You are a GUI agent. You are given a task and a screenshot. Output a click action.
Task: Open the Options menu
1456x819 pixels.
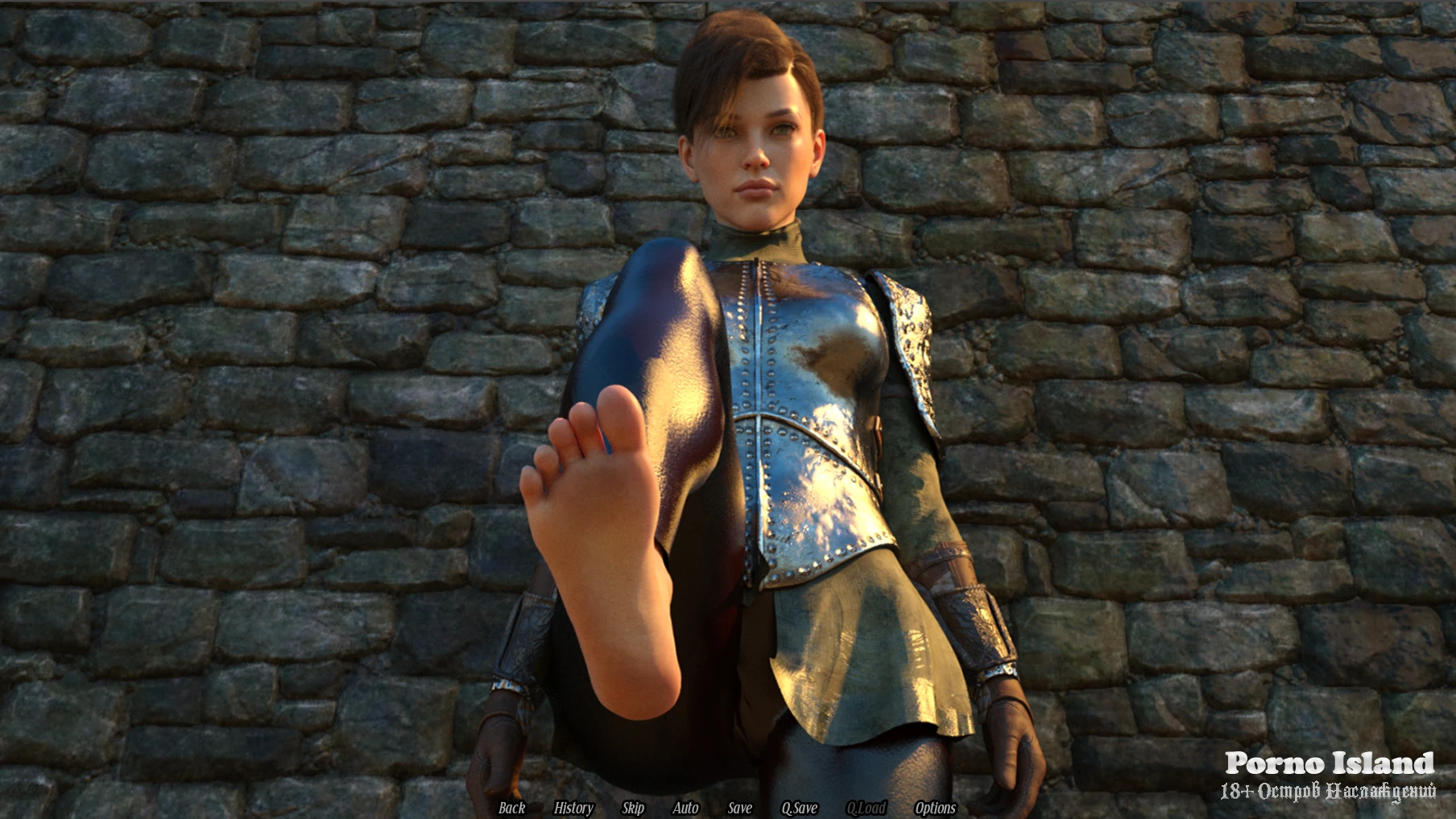coord(935,808)
